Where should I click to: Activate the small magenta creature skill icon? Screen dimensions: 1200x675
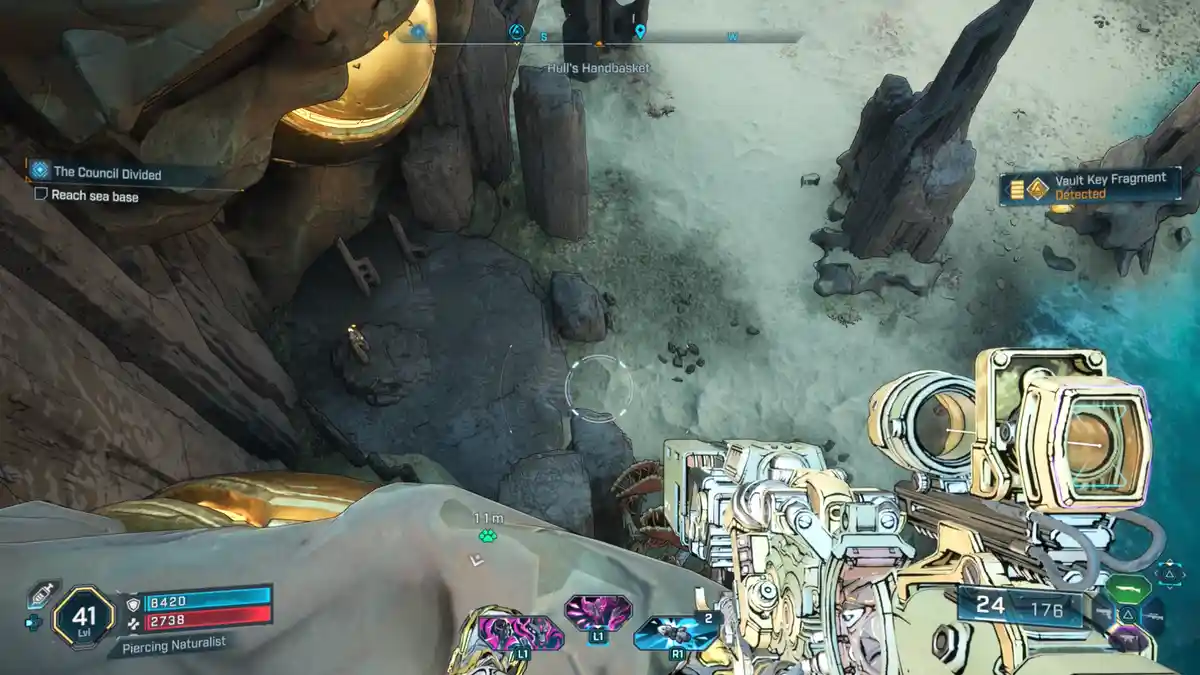597,612
